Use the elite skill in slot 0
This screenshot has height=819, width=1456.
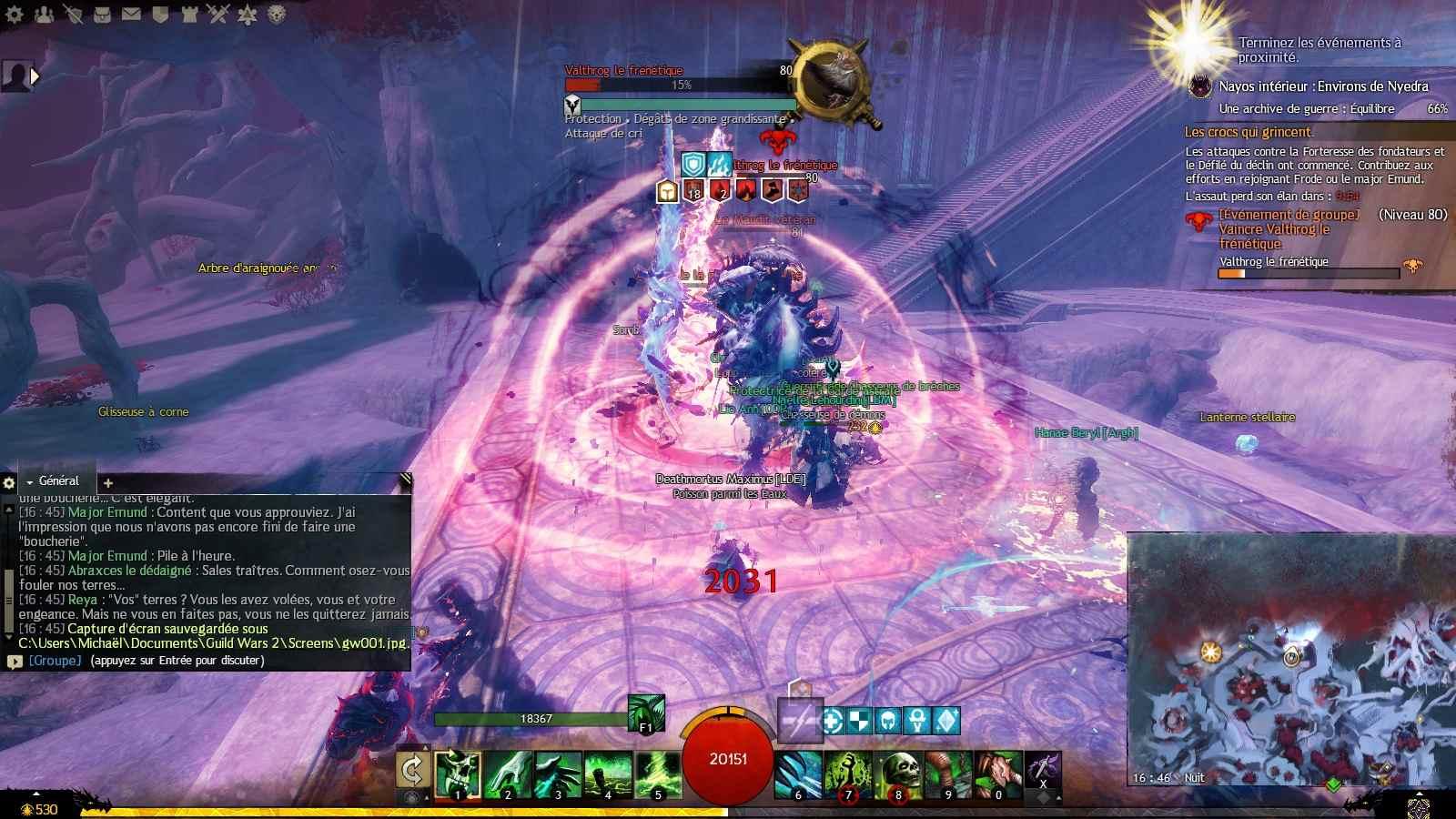pyautogui.click(x=997, y=774)
